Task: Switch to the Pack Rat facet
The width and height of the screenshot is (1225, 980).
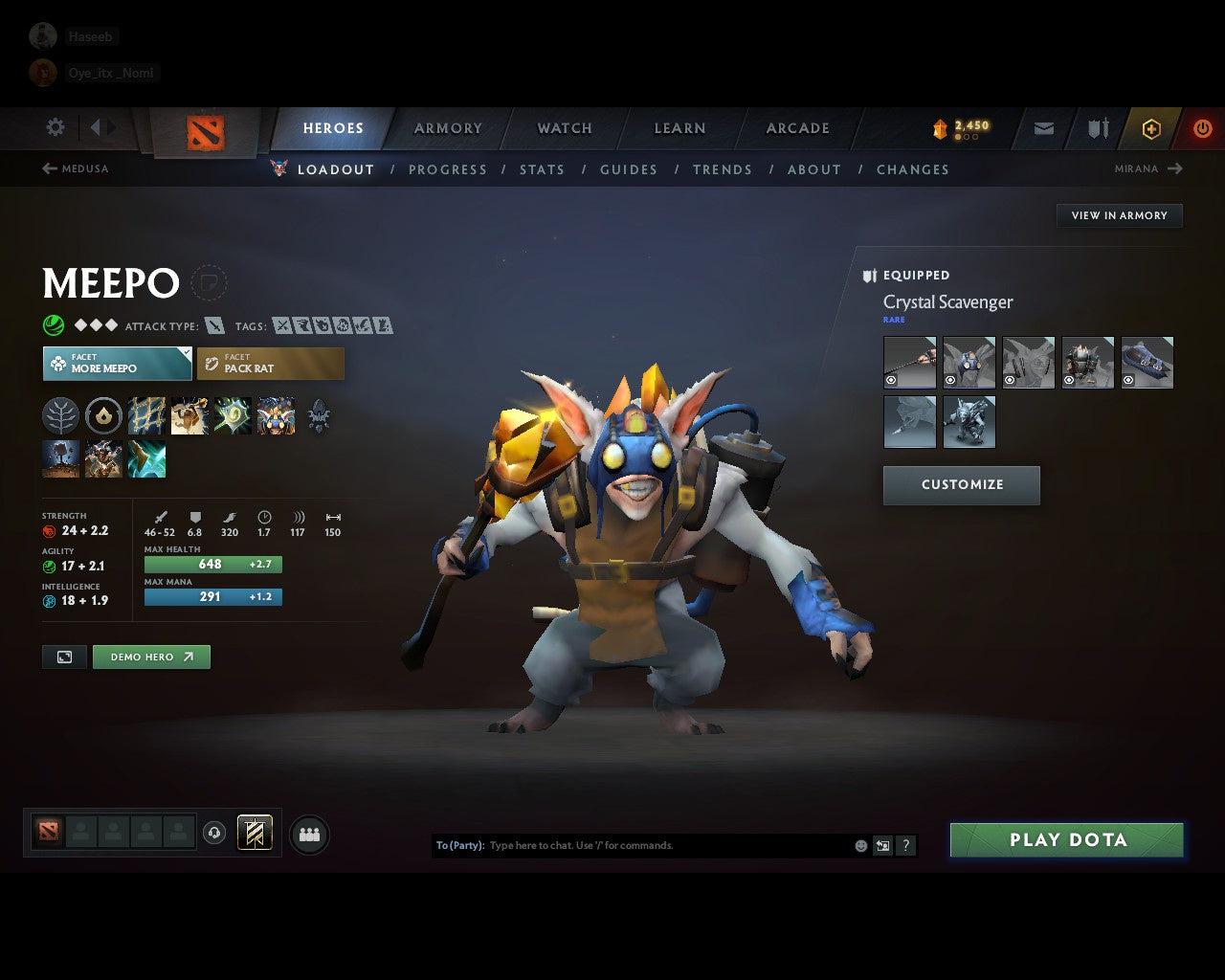Action: 270,364
